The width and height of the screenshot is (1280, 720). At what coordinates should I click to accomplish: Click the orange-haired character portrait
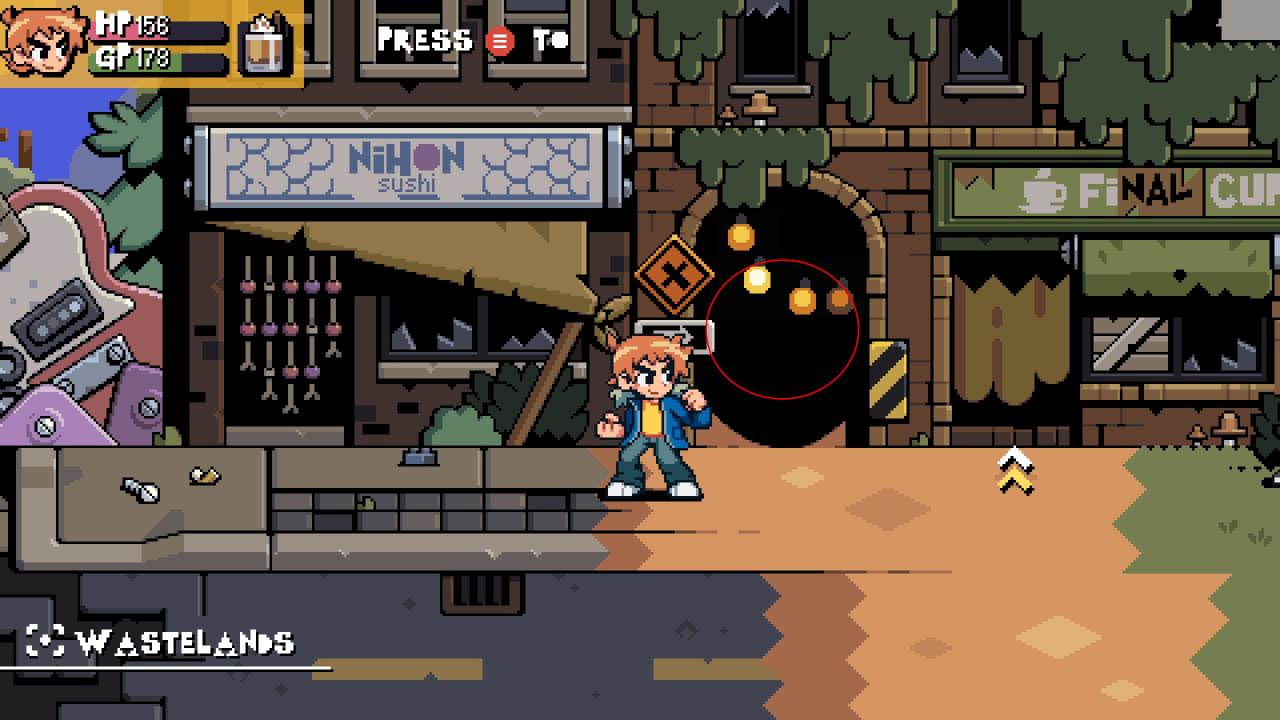click(45, 42)
